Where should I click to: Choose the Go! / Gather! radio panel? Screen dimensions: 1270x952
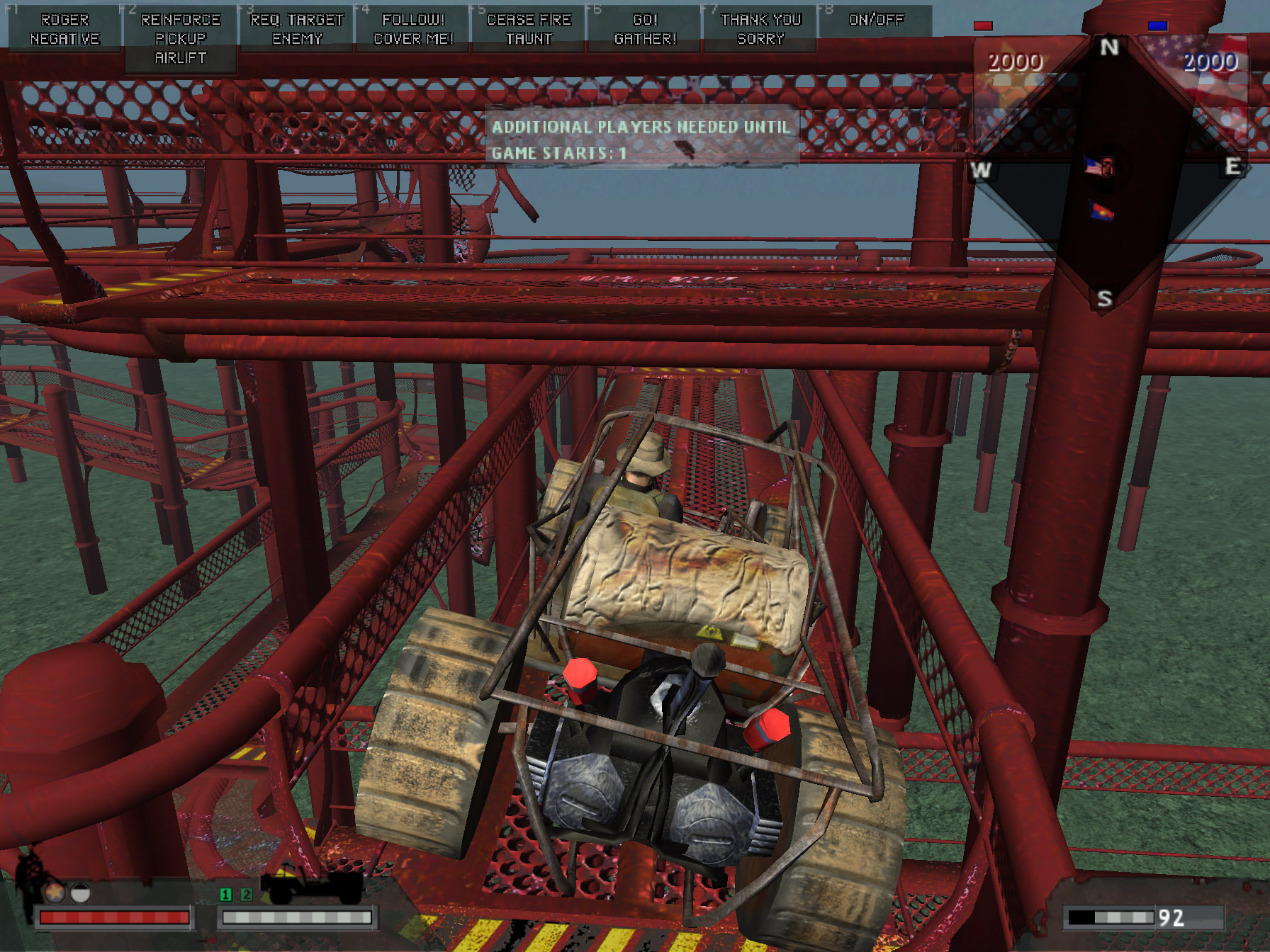pyautogui.click(x=645, y=29)
